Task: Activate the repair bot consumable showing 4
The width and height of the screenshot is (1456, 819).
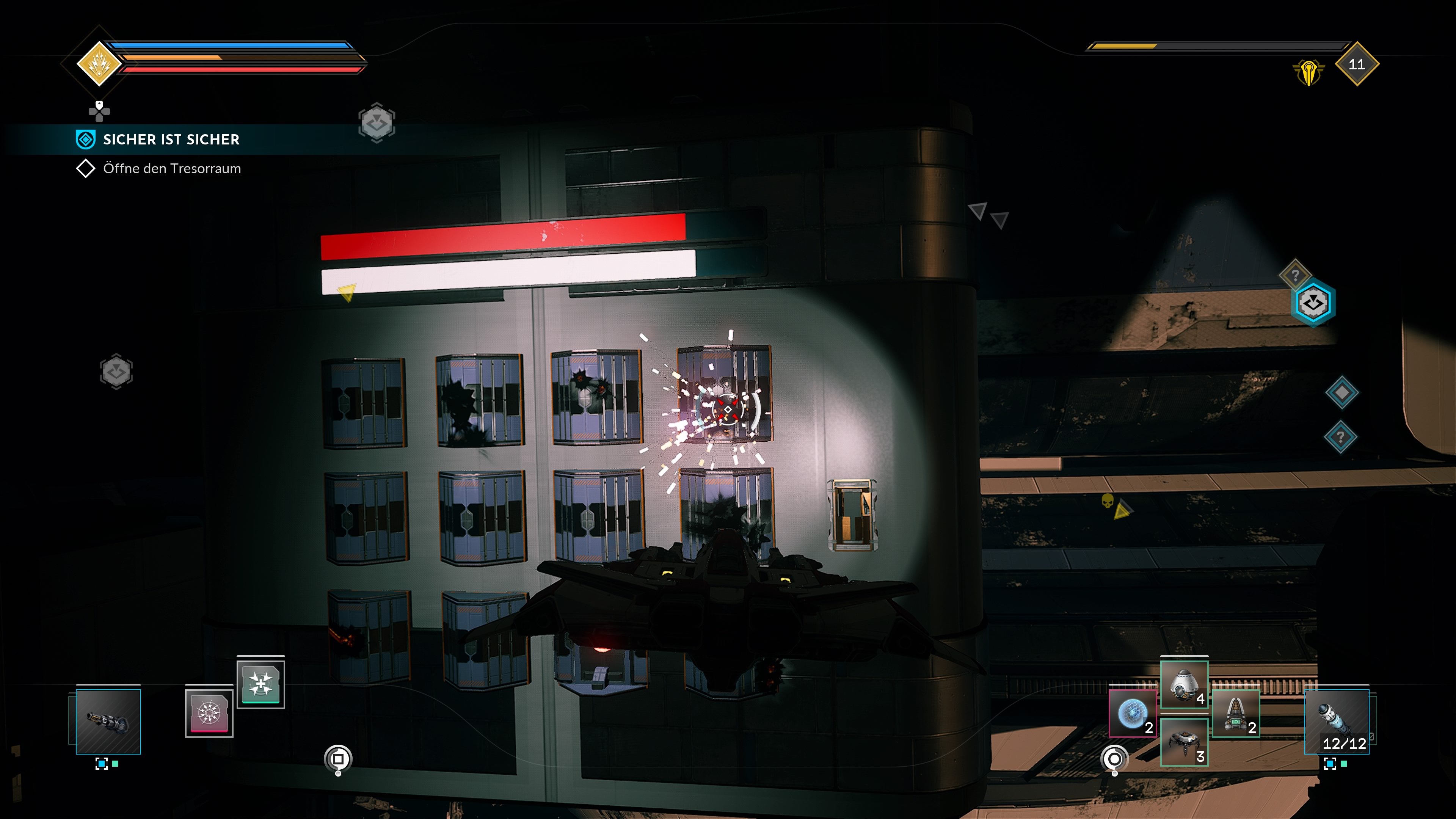Action: pos(1185,684)
